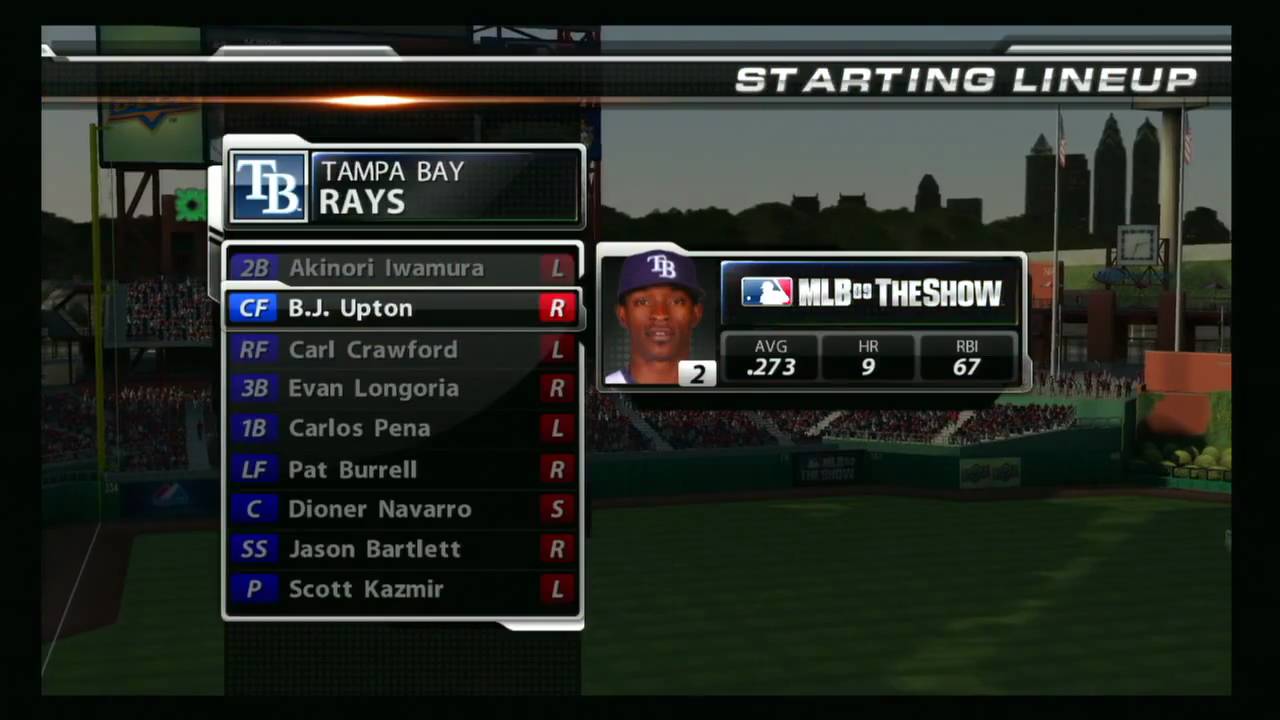The height and width of the screenshot is (720, 1280).
Task: Select the STARTING LINEUP heading
Action: click(966, 80)
